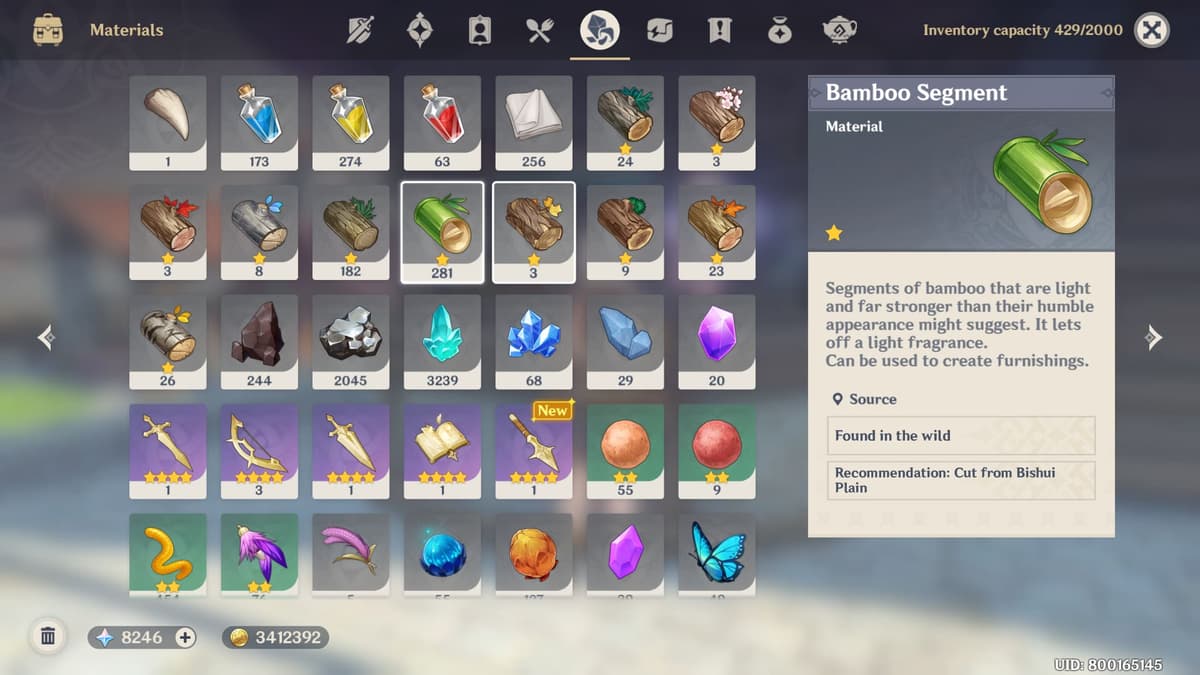The height and width of the screenshot is (675, 1200).
Task: Add Primogems with the plus button
Action: tap(185, 637)
